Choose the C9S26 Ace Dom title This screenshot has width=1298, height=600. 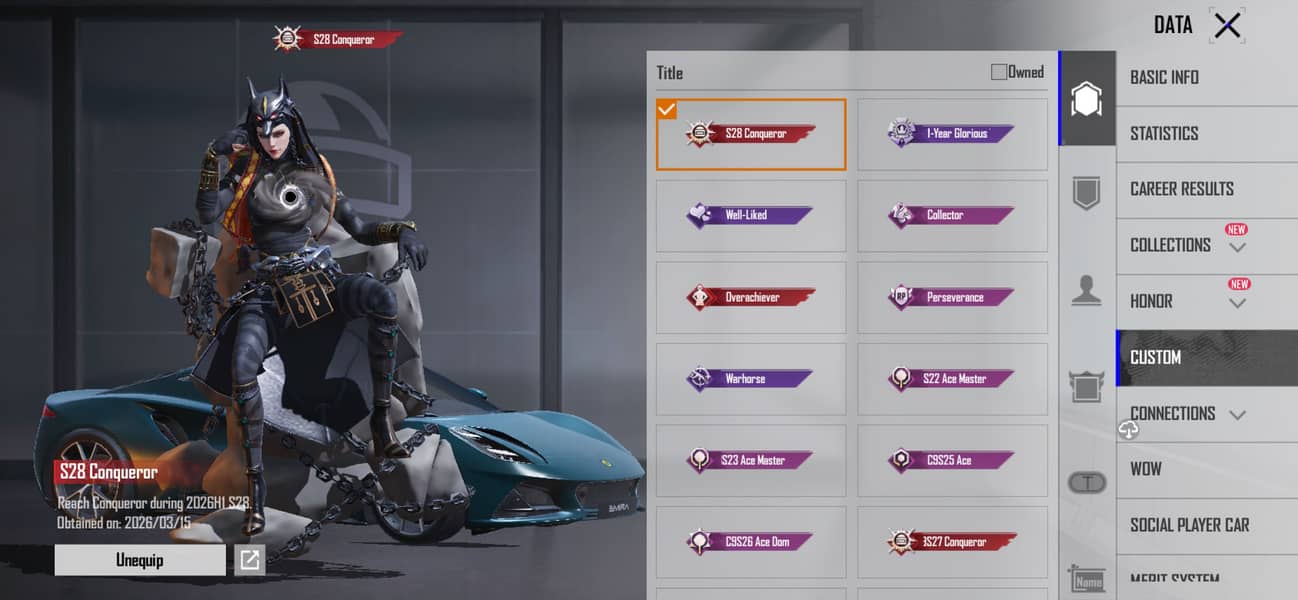click(x=751, y=542)
